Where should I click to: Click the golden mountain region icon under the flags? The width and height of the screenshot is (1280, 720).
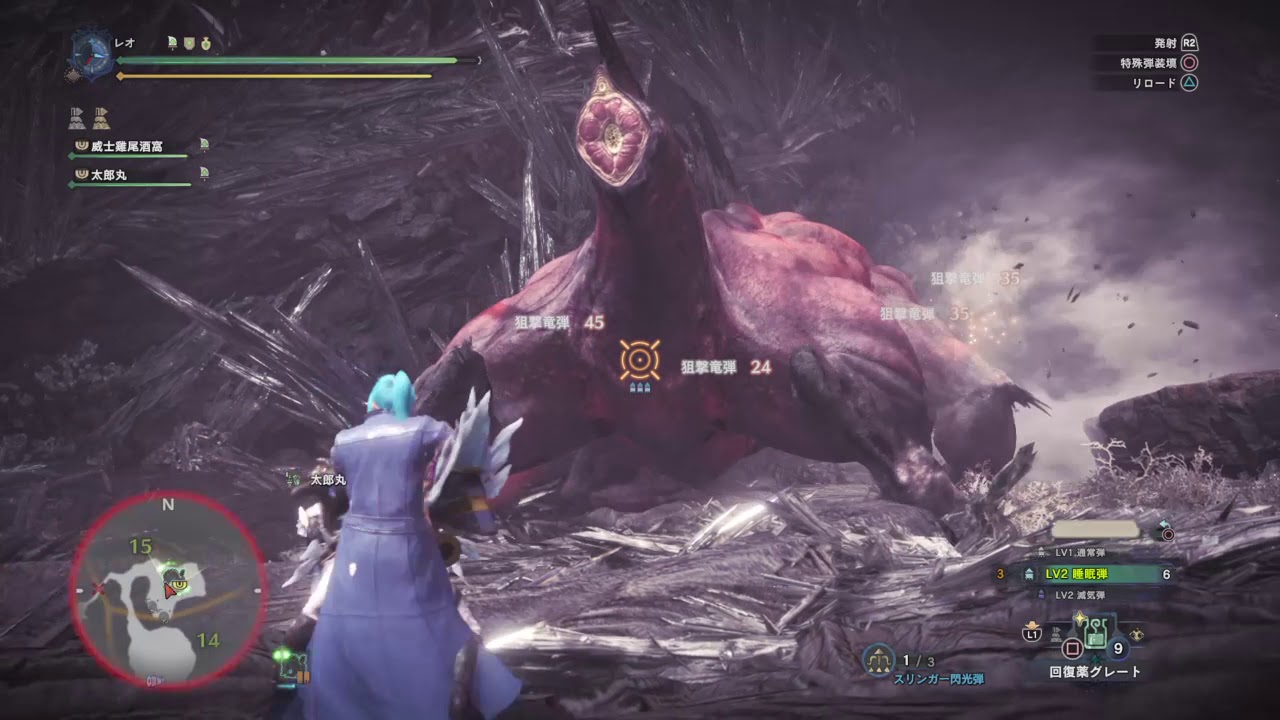coord(101,121)
